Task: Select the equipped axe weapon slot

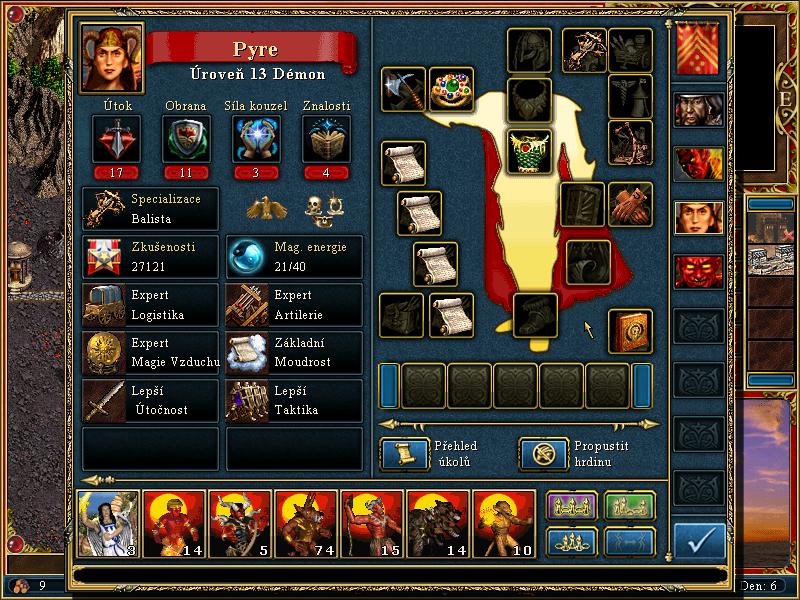Action: 404,91
